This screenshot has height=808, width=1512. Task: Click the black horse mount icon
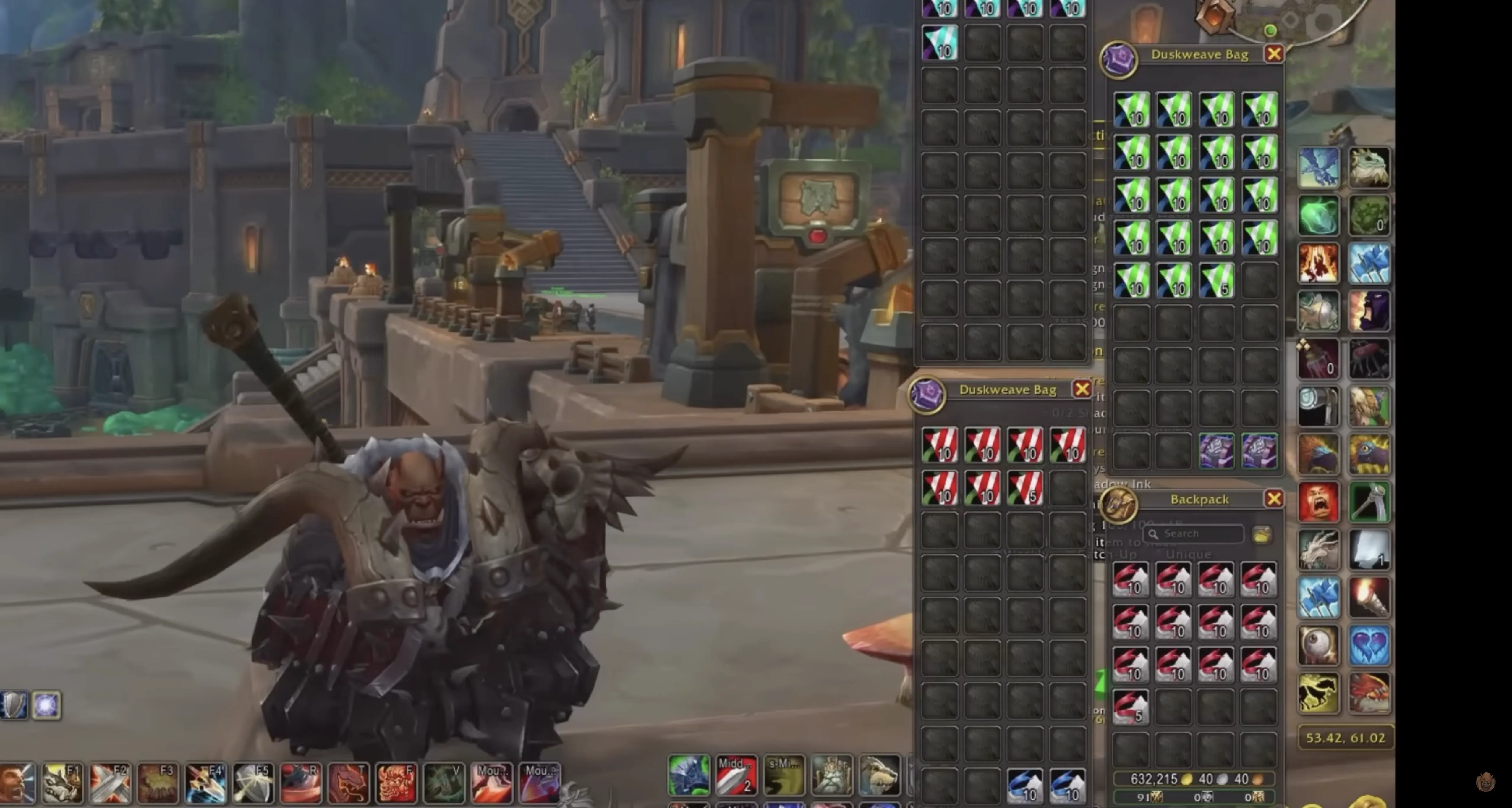[1318, 693]
